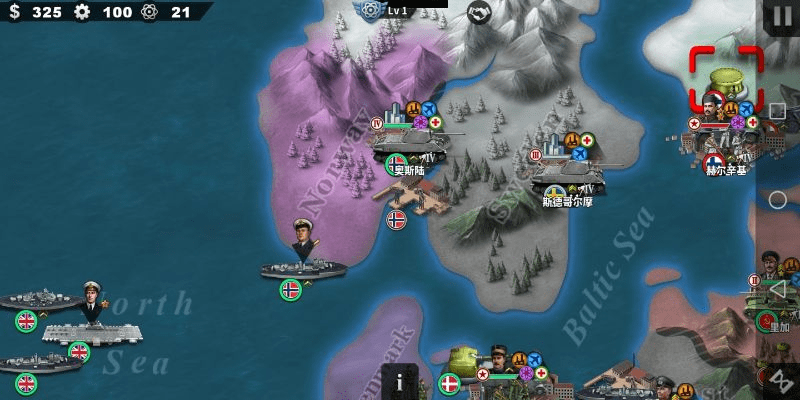
Task: Tap the Android recent apps square
Action: point(777,110)
